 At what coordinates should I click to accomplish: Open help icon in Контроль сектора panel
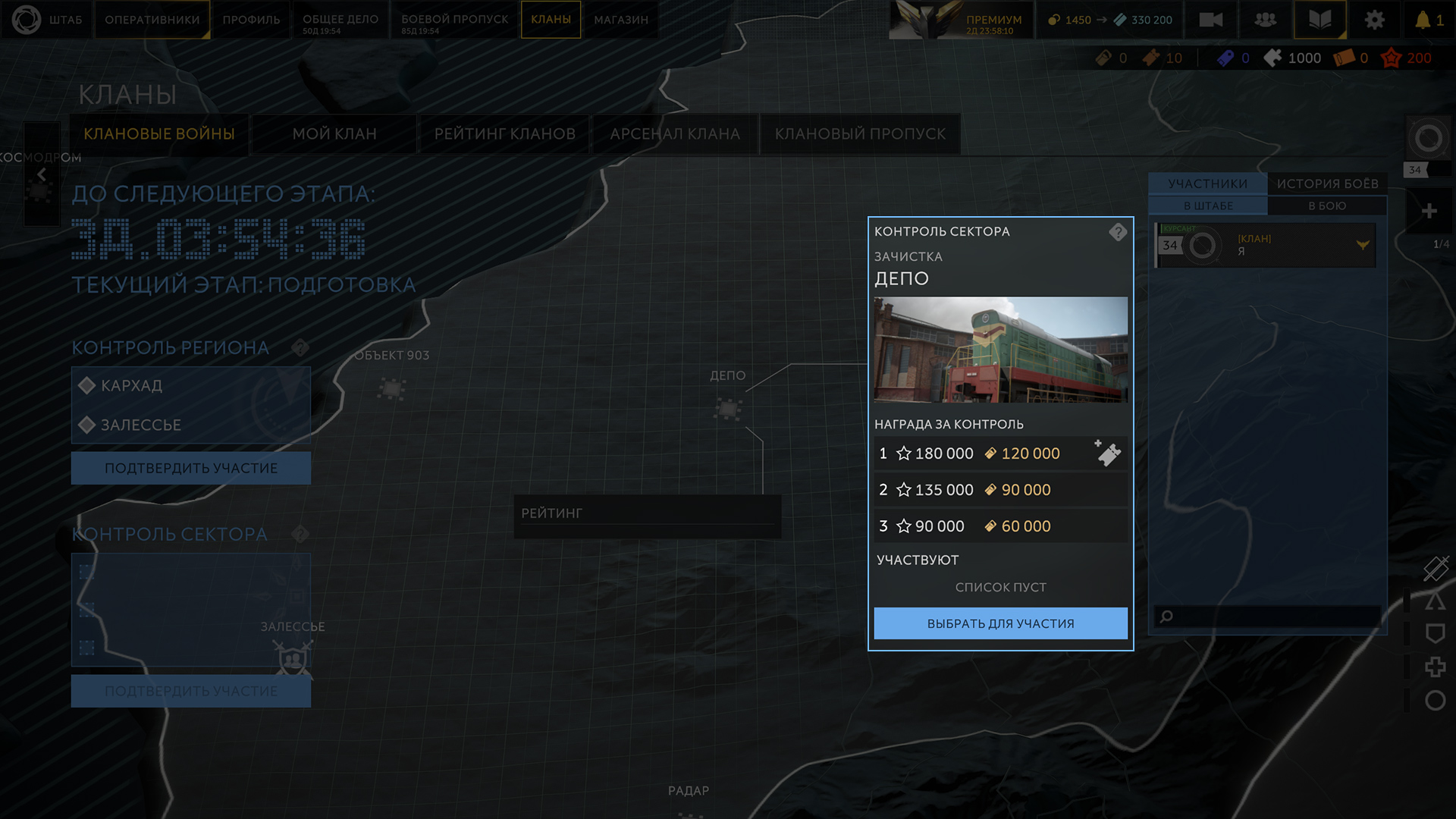[x=1117, y=232]
